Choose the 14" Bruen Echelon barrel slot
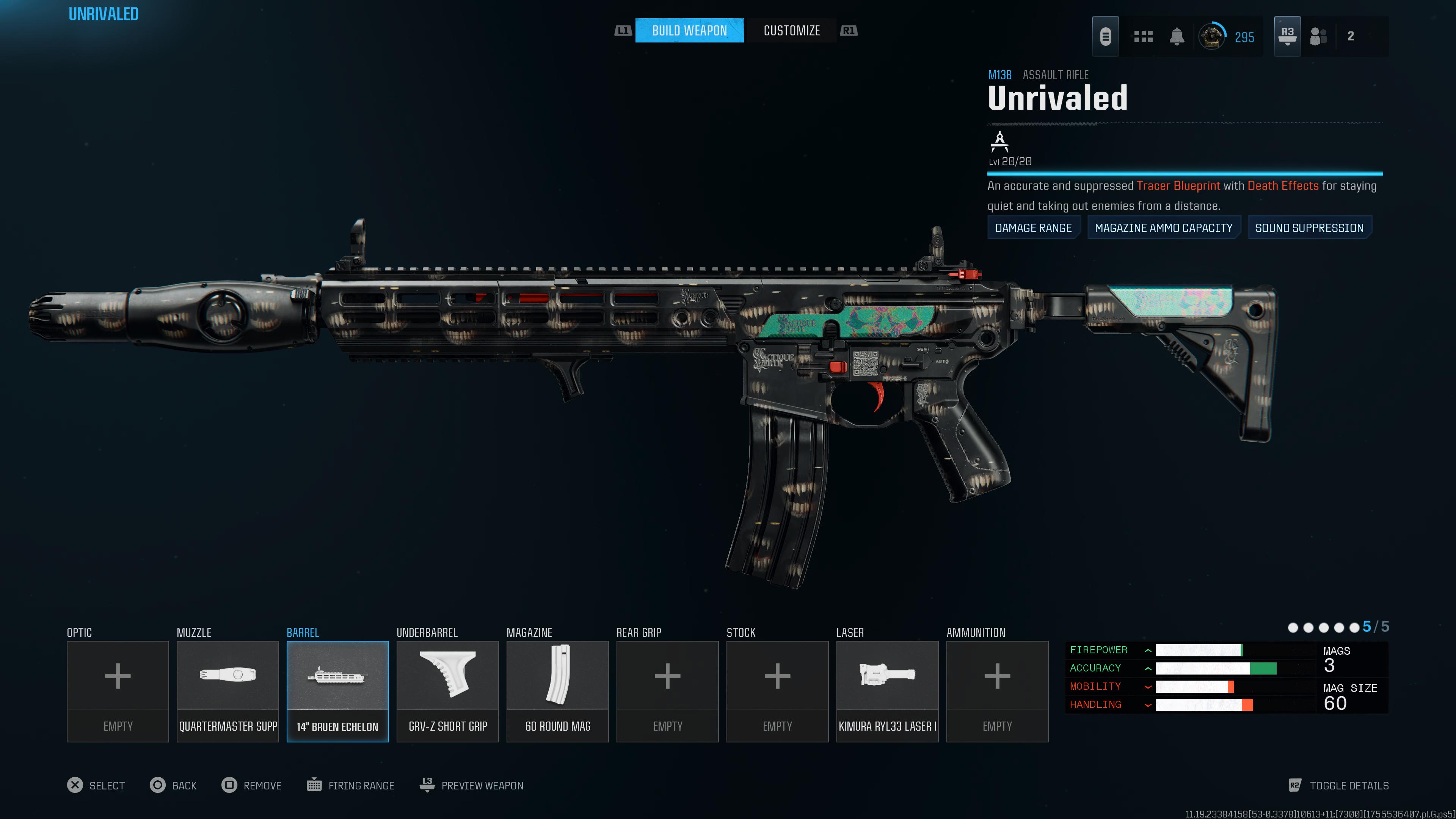Image resolution: width=1456 pixels, height=819 pixels. (337, 691)
